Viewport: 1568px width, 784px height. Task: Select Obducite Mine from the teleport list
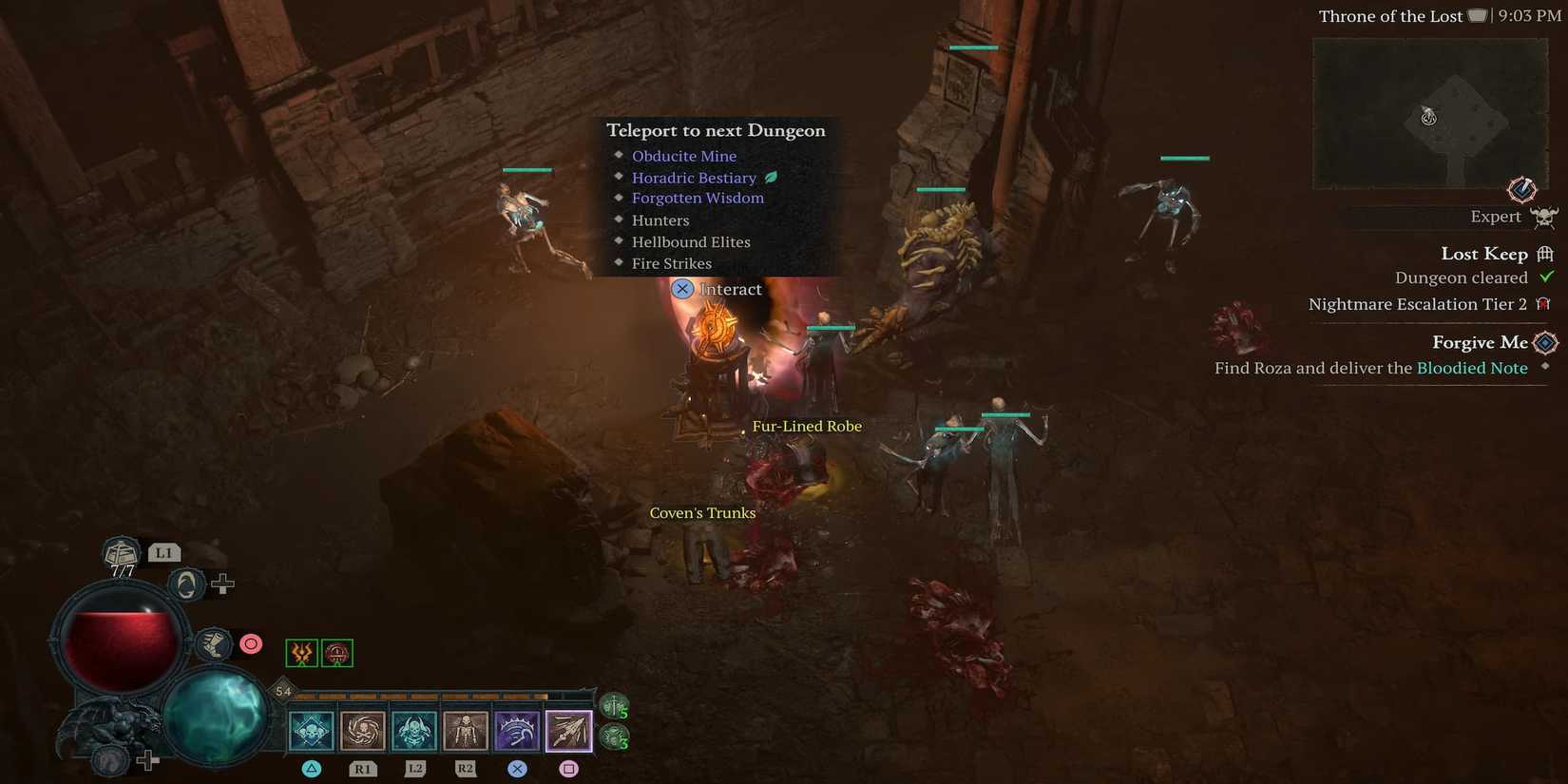683,155
